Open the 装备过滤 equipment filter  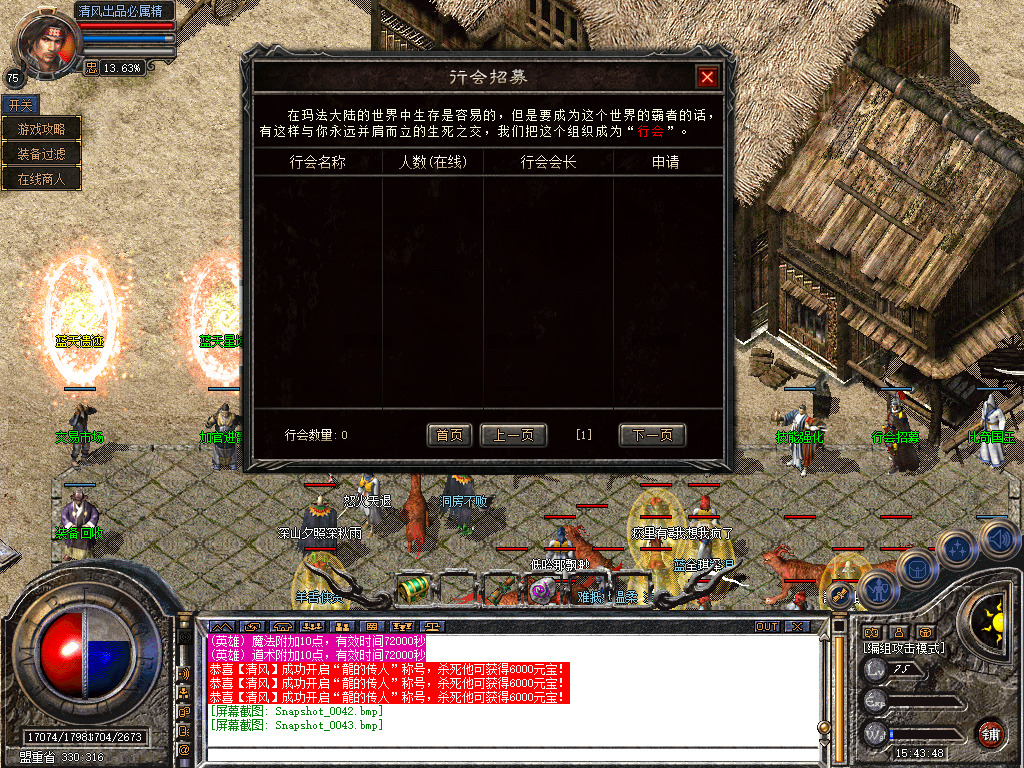click(41, 154)
